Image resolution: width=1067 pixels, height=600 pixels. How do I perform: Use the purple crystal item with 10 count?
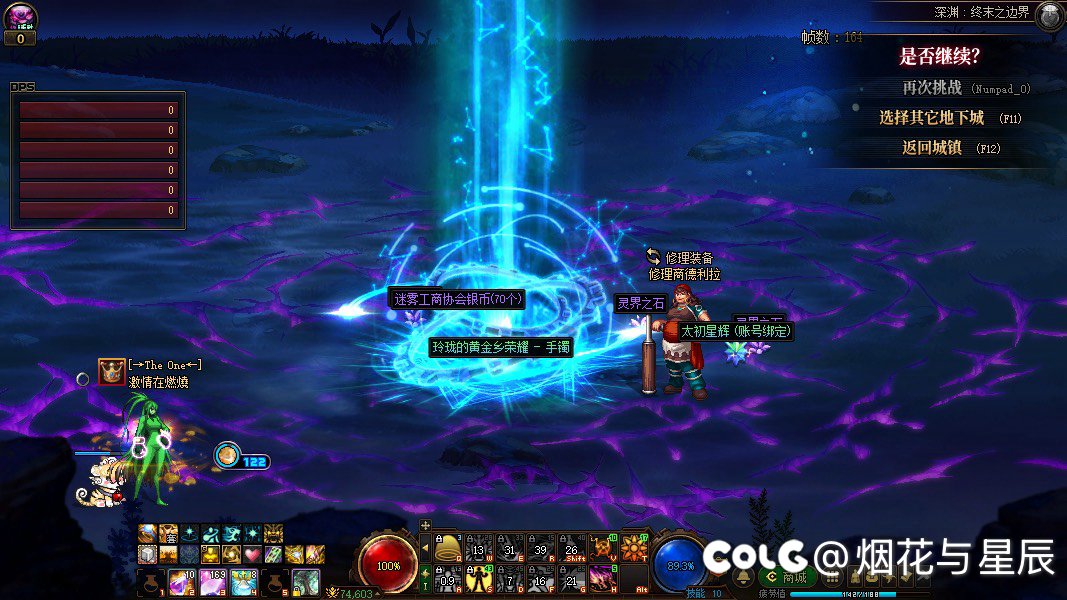(182, 582)
